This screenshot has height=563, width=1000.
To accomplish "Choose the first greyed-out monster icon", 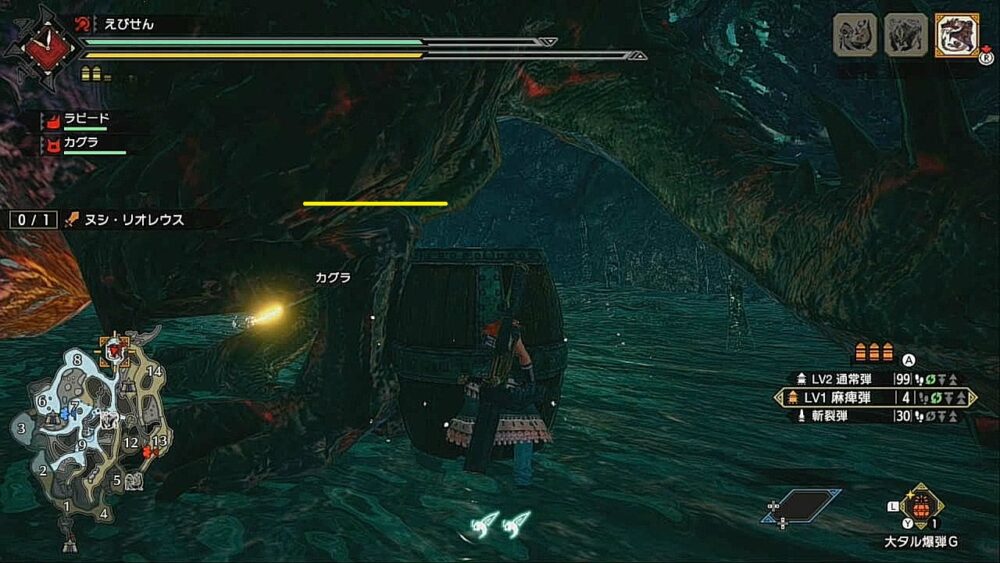I will pyautogui.click(x=855, y=35).
